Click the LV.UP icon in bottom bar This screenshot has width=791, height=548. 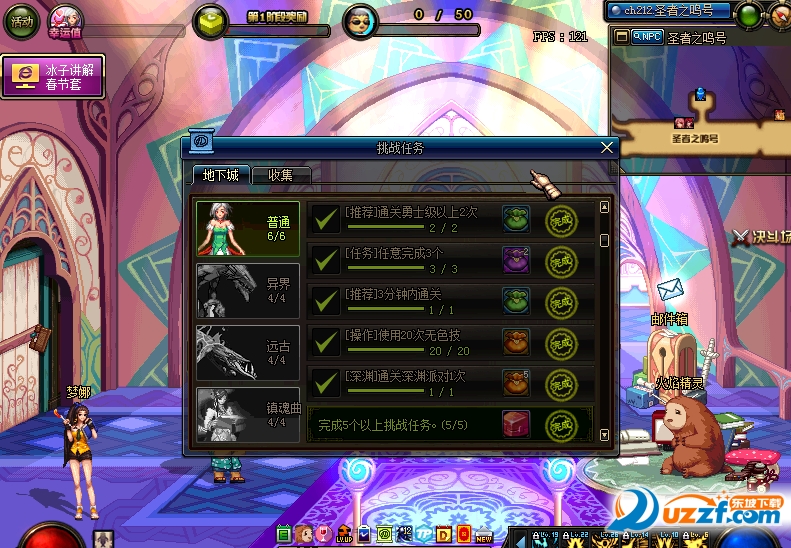[343, 534]
